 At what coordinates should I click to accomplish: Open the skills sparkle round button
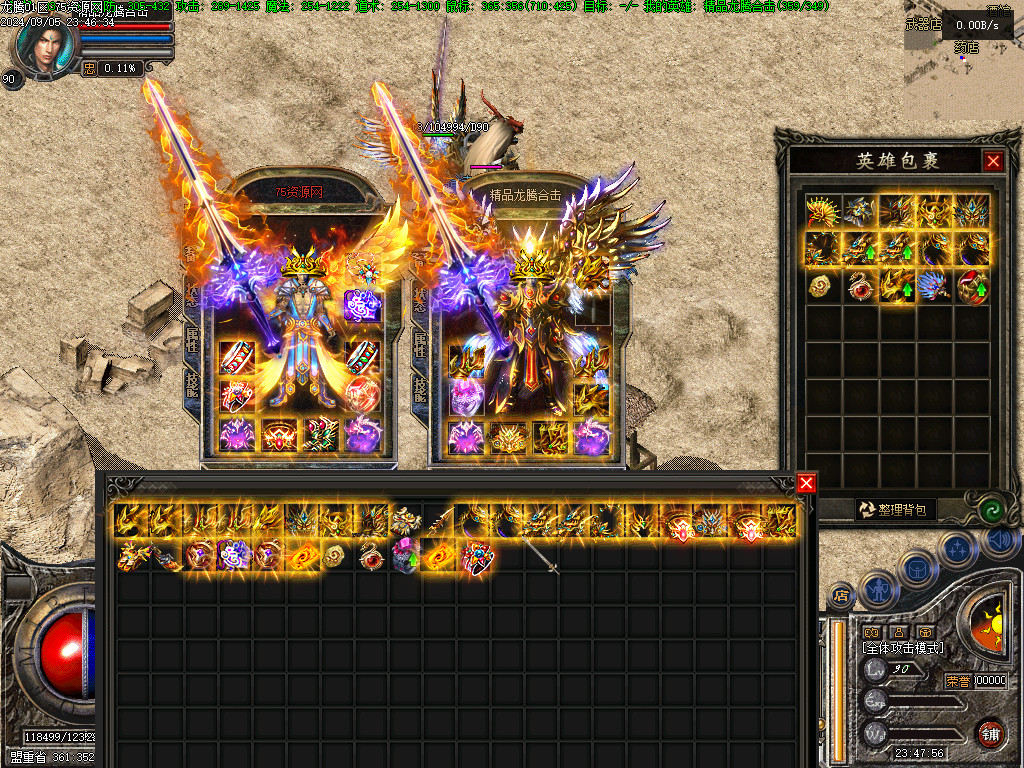tap(957, 548)
